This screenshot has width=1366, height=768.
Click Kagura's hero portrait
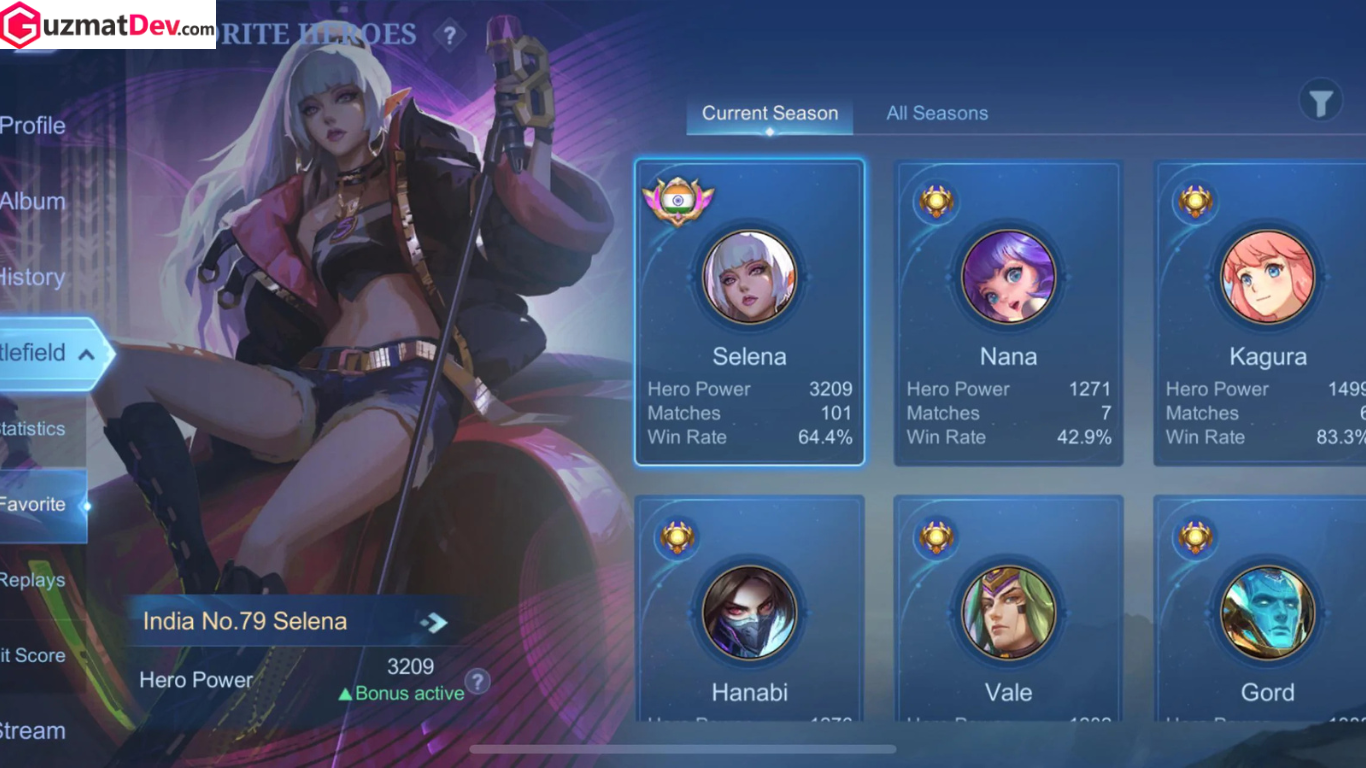coord(1267,277)
